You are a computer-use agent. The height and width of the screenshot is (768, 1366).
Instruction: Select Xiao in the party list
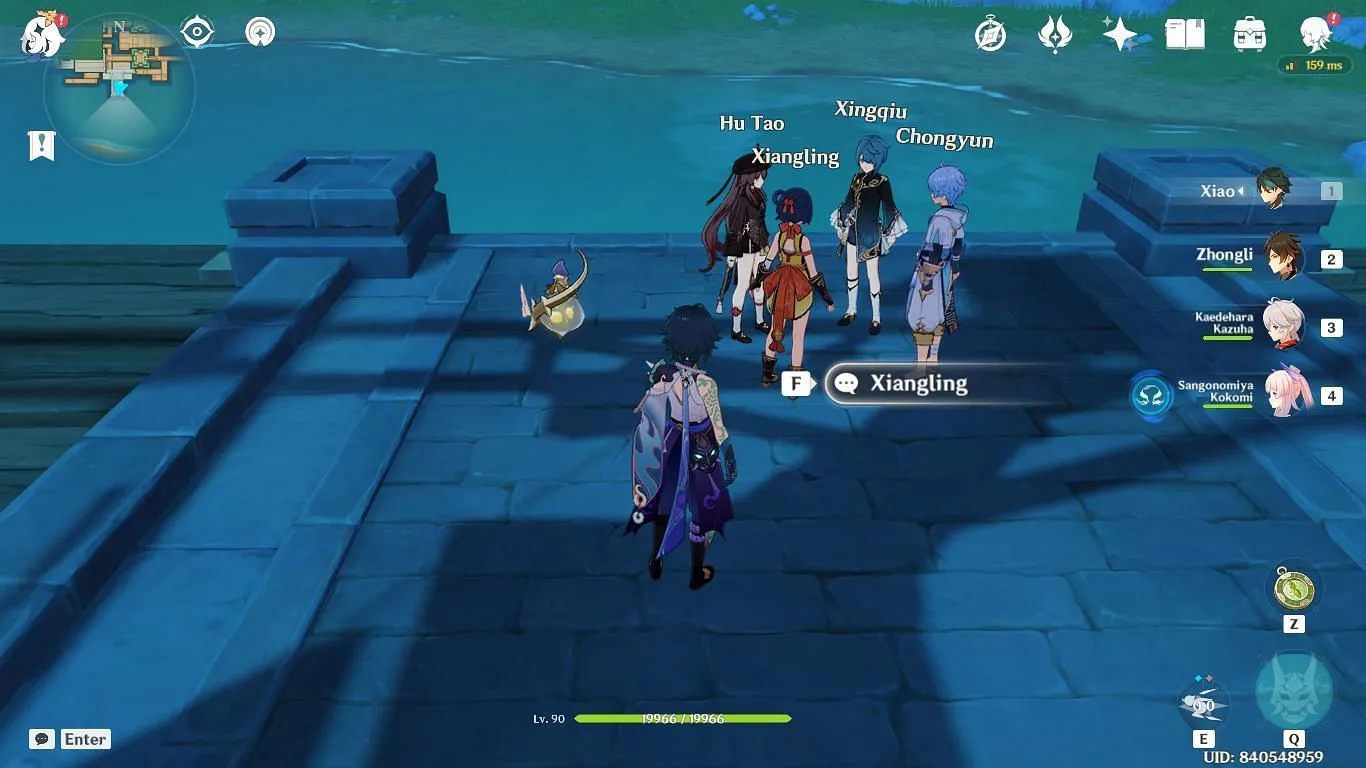tap(1272, 190)
